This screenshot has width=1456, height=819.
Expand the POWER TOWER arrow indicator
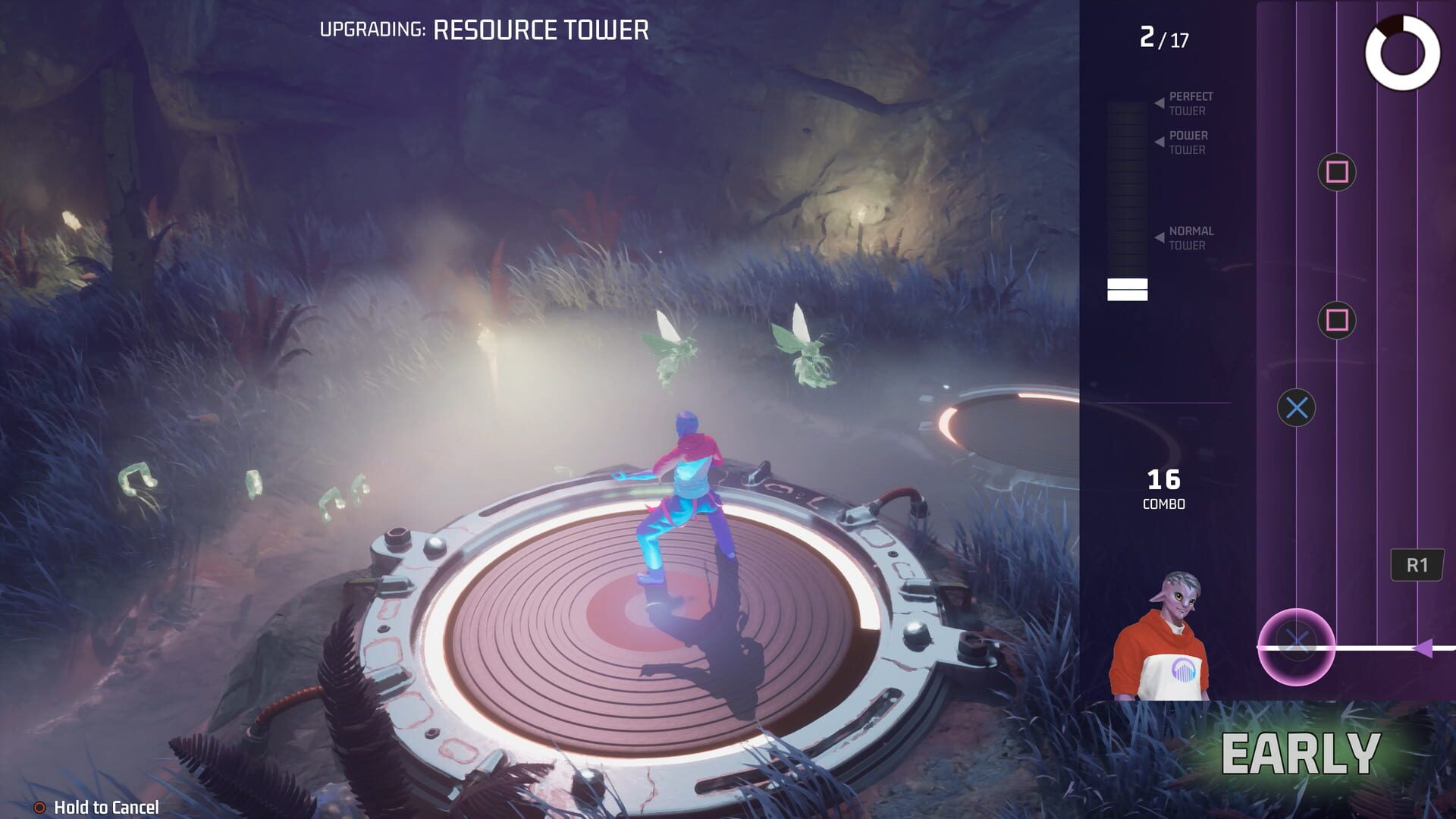click(1159, 141)
